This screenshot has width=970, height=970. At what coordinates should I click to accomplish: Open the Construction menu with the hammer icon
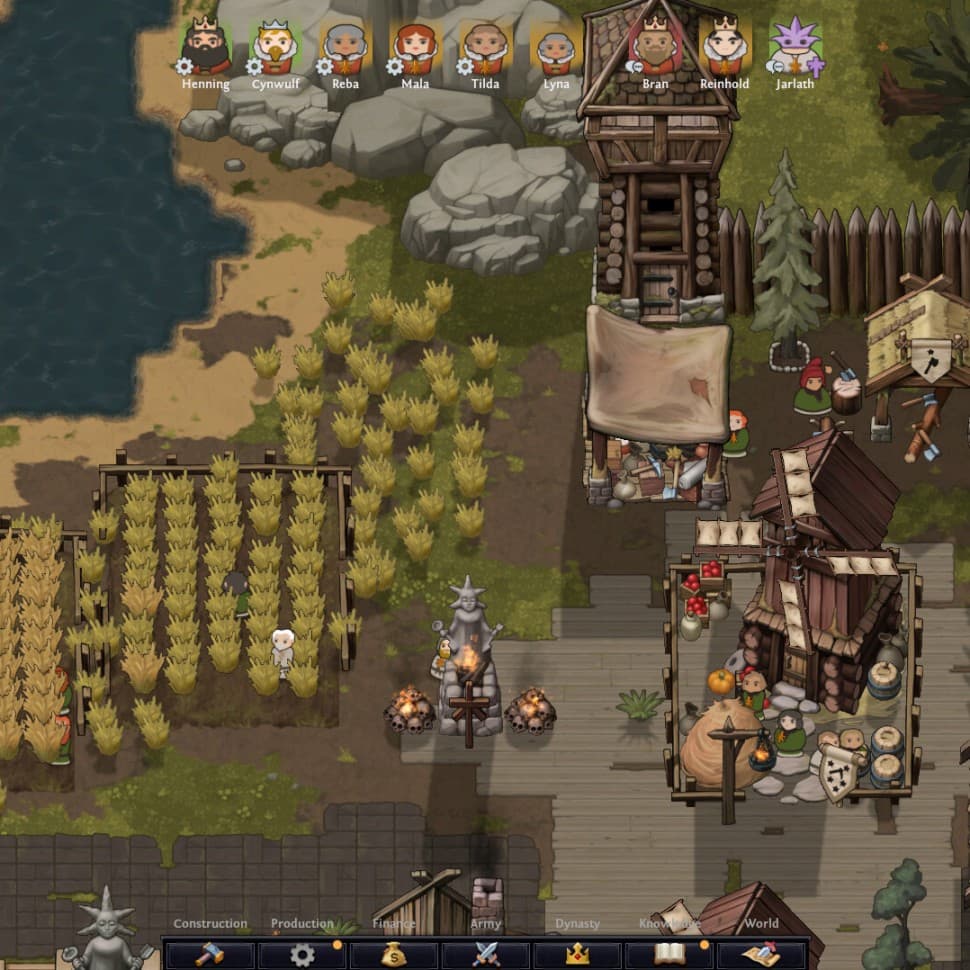[x=210, y=954]
